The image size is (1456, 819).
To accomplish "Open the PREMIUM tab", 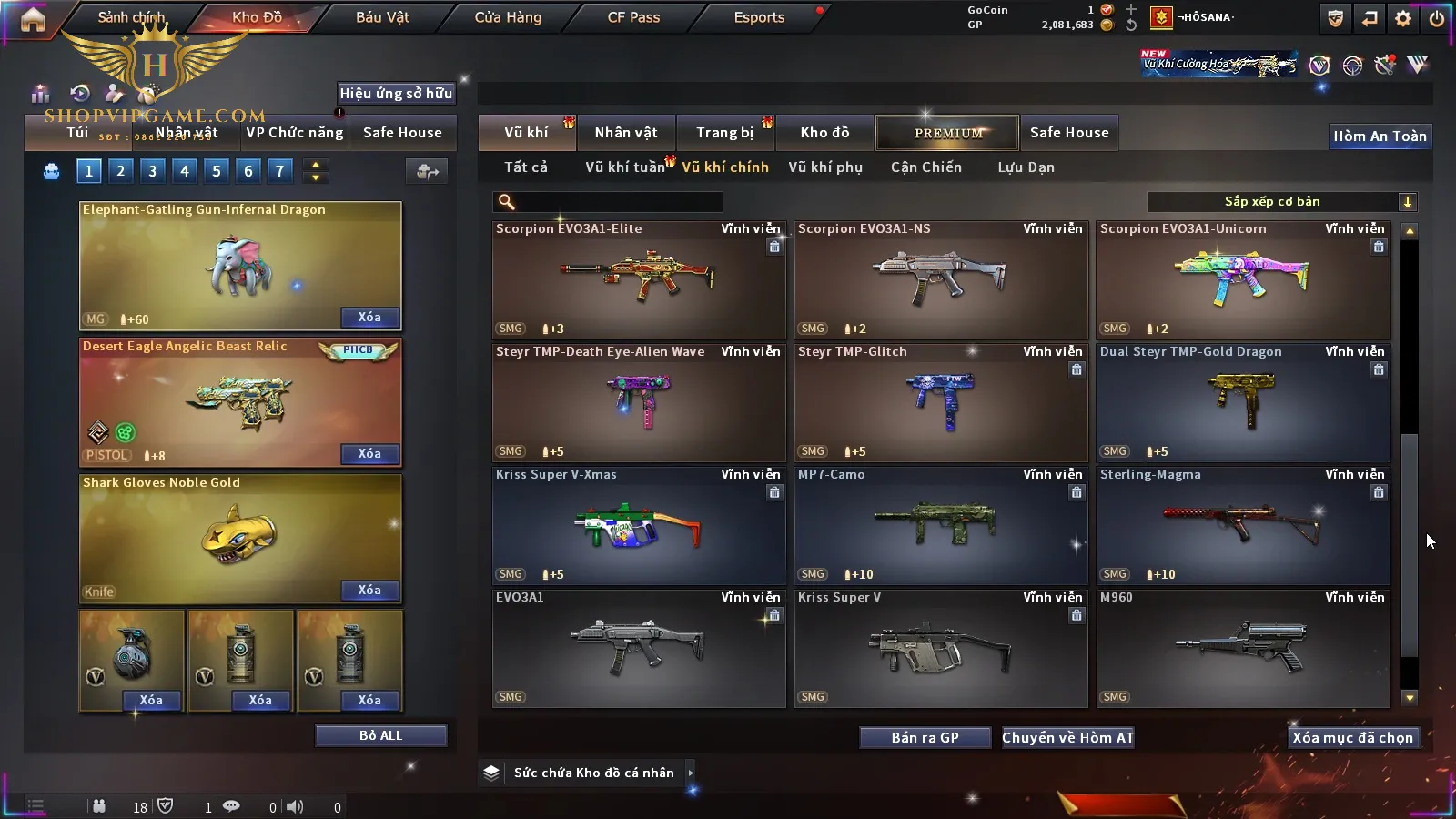I will coord(947,133).
